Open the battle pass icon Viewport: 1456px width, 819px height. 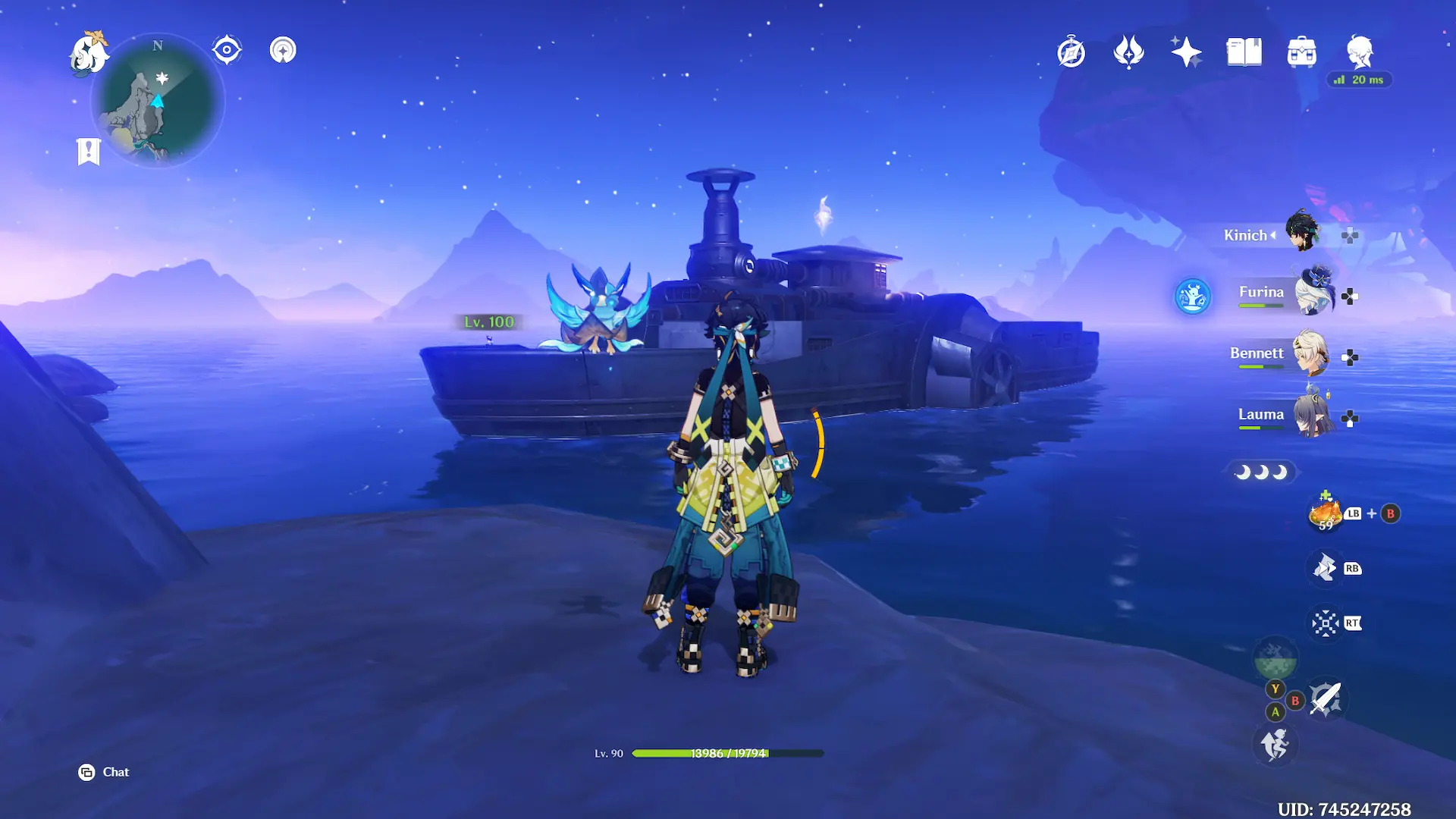coord(1128,52)
